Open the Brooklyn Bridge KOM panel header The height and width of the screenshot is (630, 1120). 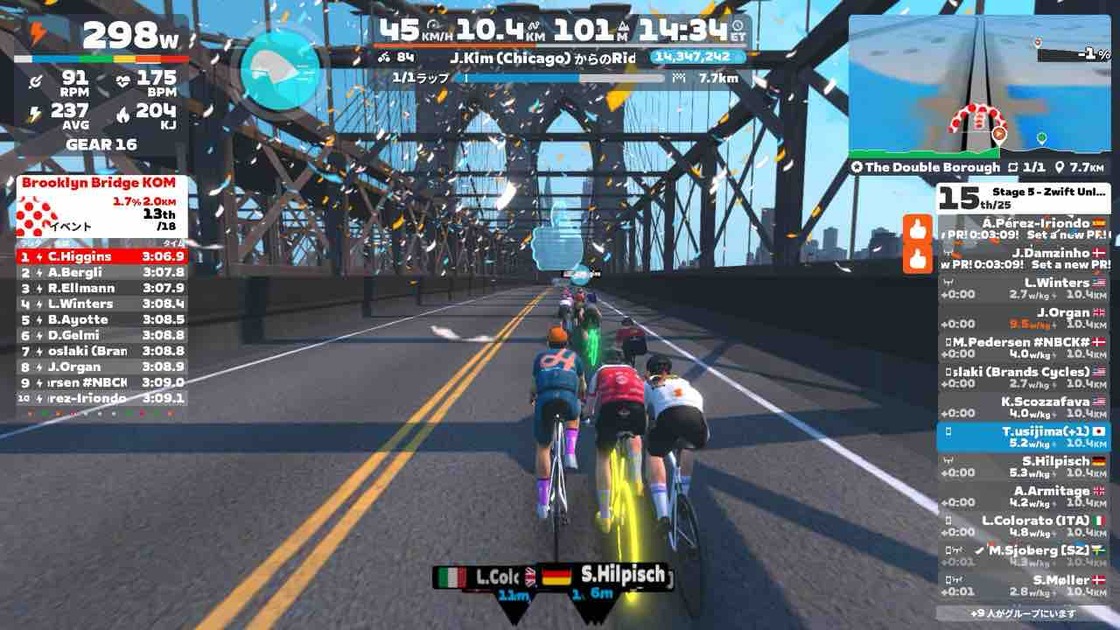pos(100,183)
